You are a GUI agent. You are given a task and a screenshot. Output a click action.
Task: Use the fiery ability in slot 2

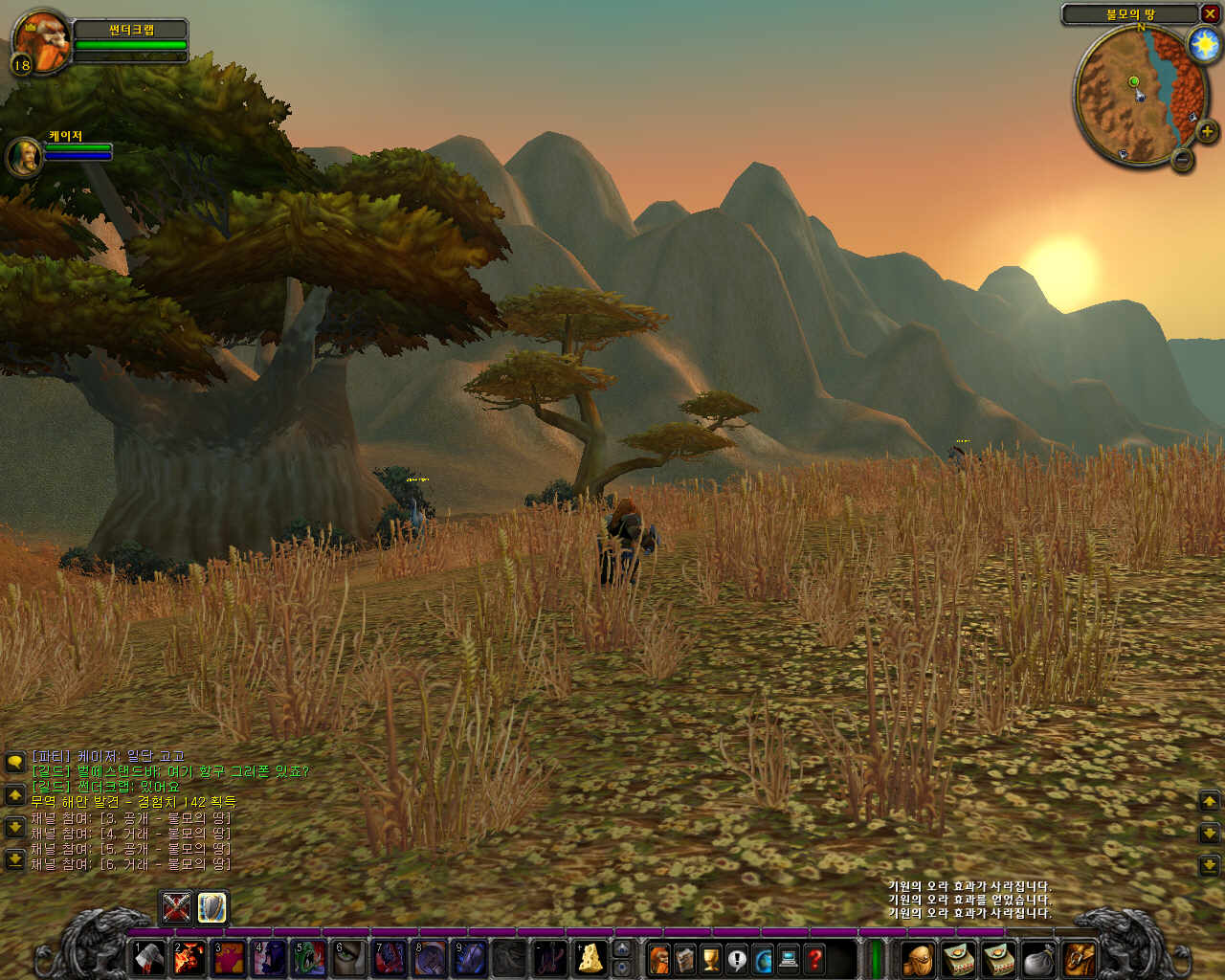tap(189, 958)
